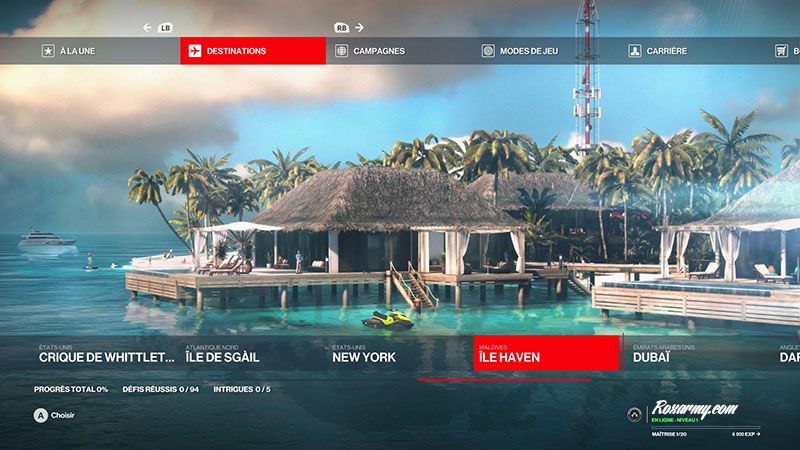The image size is (800, 450).
Task: Select the highlighted Île Haven tile
Action: point(546,355)
